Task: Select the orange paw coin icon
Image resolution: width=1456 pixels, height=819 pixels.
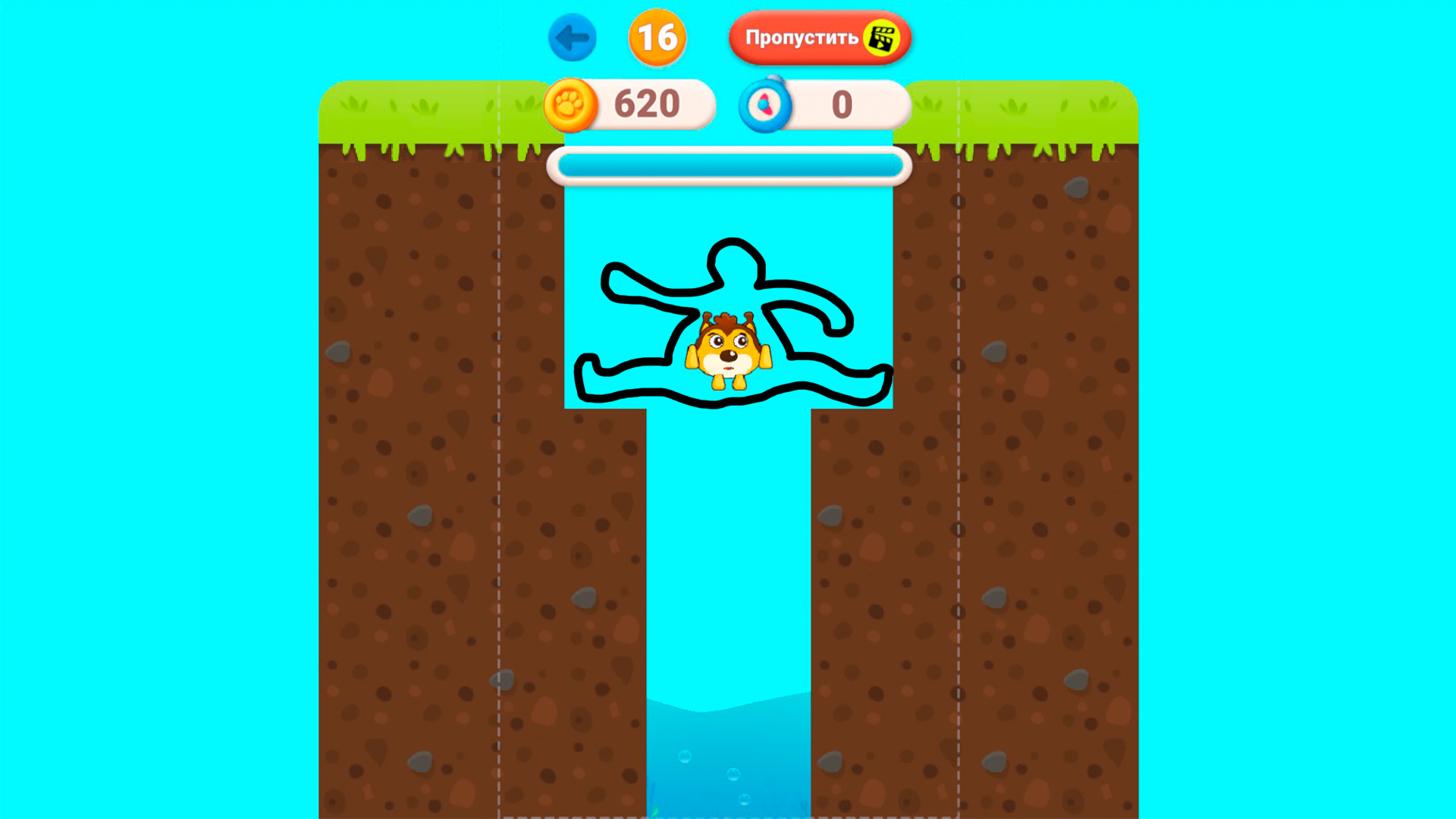Action: pos(570,104)
